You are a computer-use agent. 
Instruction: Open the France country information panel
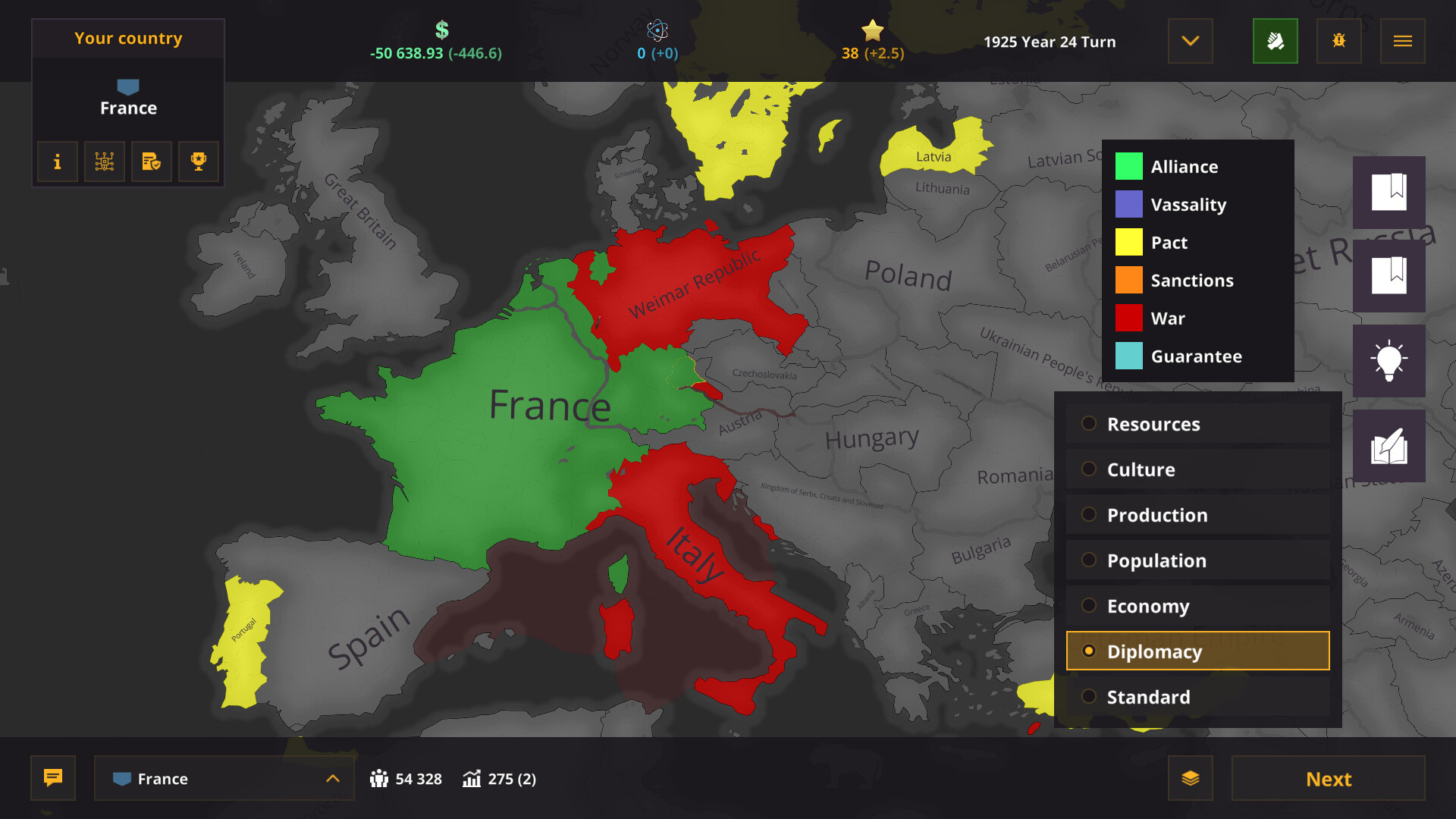pyautogui.click(x=57, y=162)
